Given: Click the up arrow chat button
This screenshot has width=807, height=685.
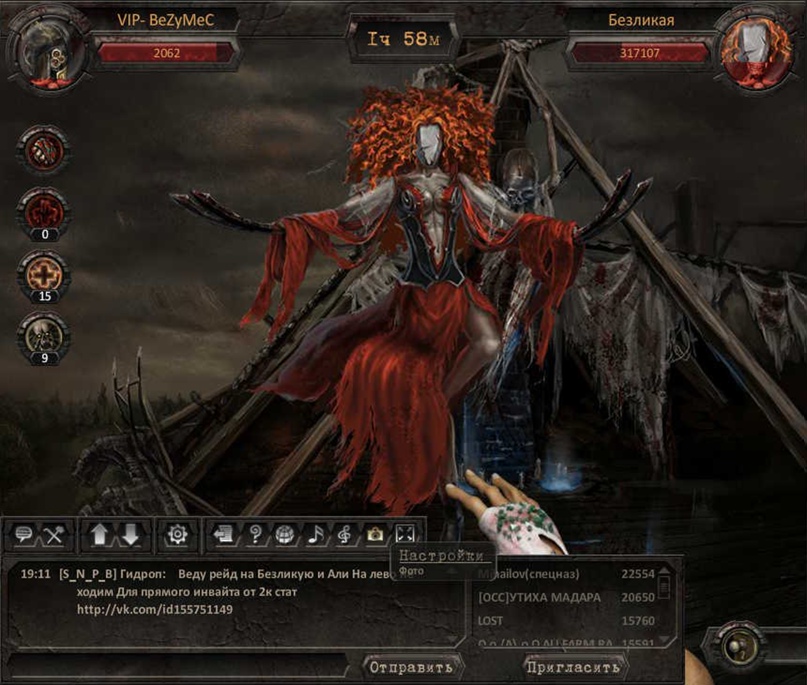Looking at the screenshot, I should coord(99,535).
